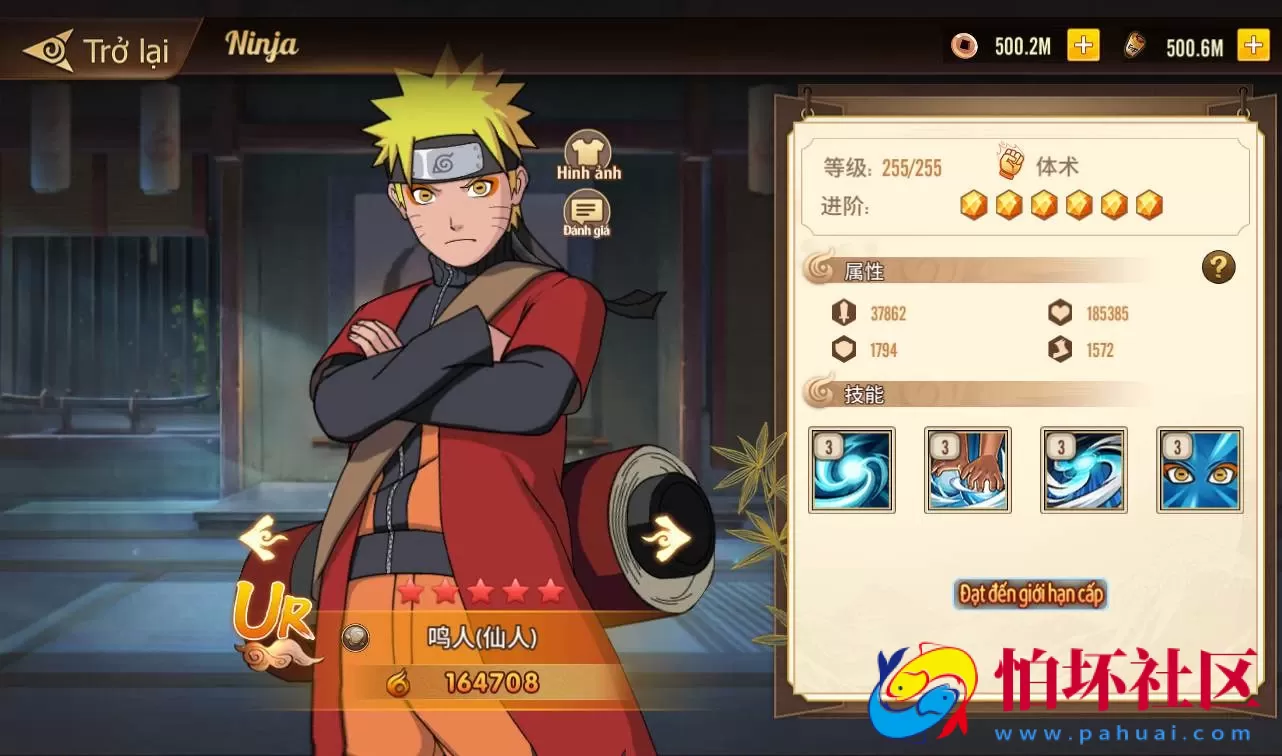The width and height of the screenshot is (1282, 756).
Task: Select the second skill with hand seal icon
Action: [967, 469]
